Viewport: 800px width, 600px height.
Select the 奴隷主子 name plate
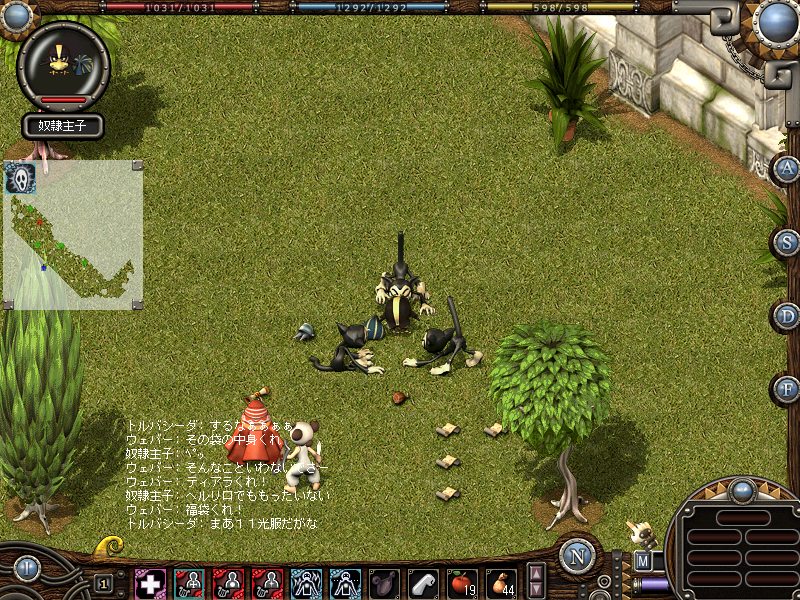(x=64, y=127)
